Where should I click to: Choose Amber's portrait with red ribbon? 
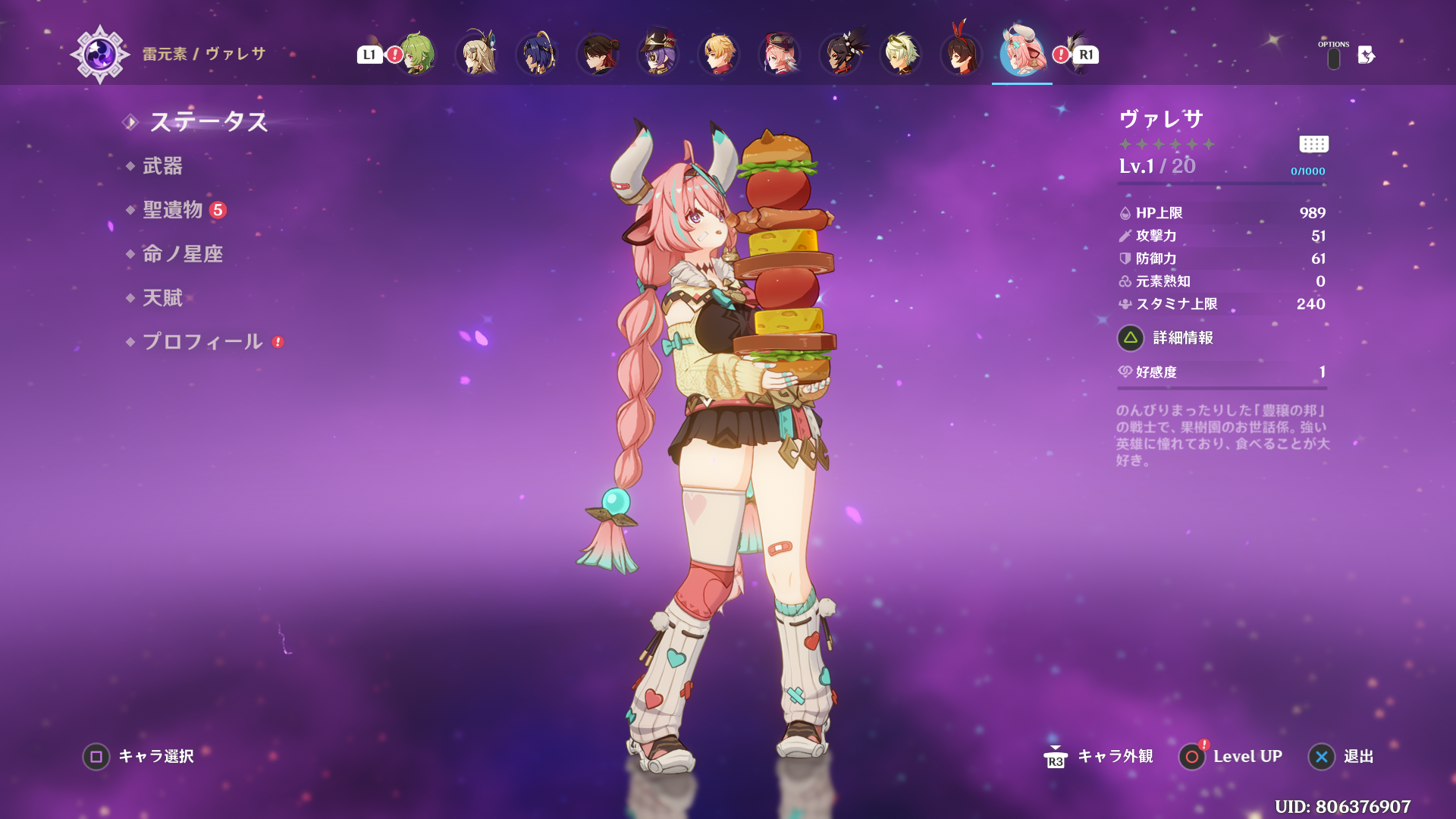point(962,55)
